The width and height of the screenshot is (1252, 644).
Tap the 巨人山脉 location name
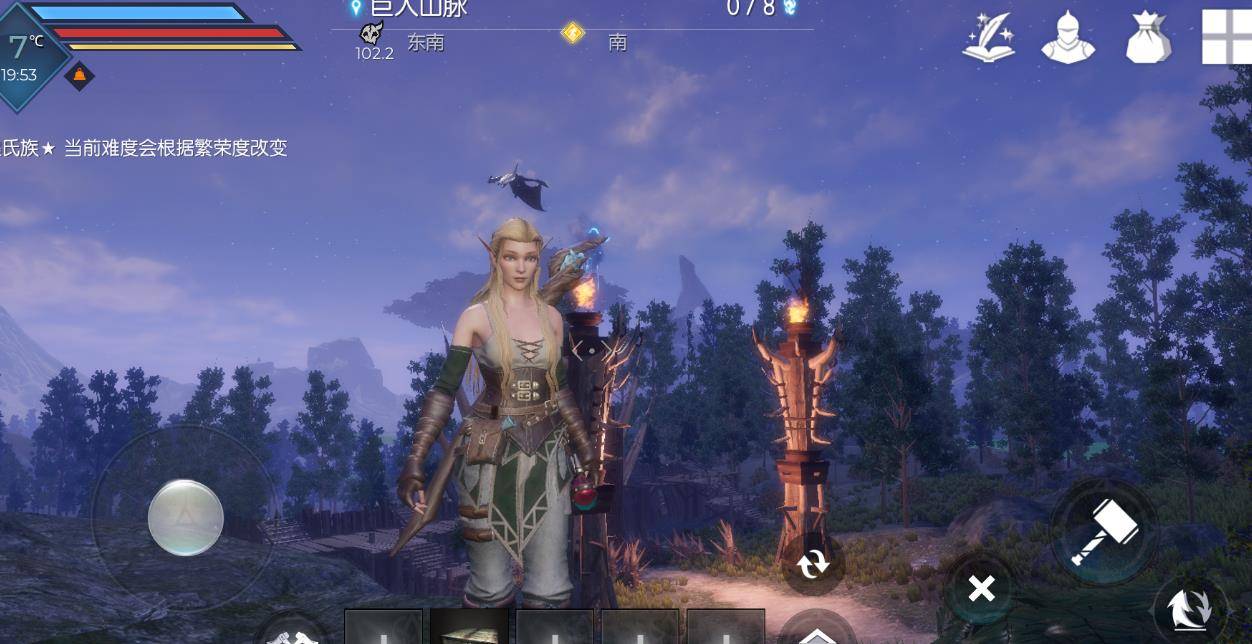(417, 8)
